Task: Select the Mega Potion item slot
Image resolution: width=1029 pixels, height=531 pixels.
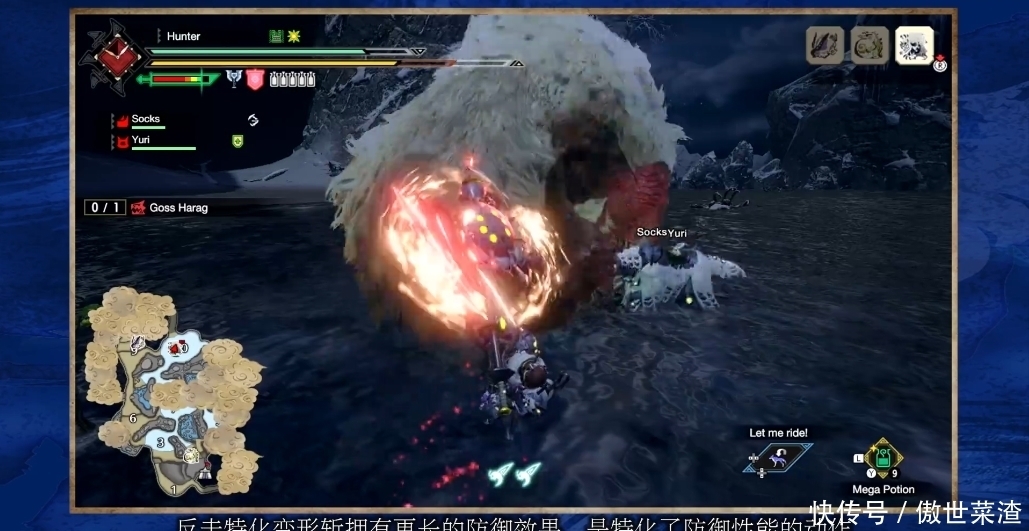Action: pos(882,459)
